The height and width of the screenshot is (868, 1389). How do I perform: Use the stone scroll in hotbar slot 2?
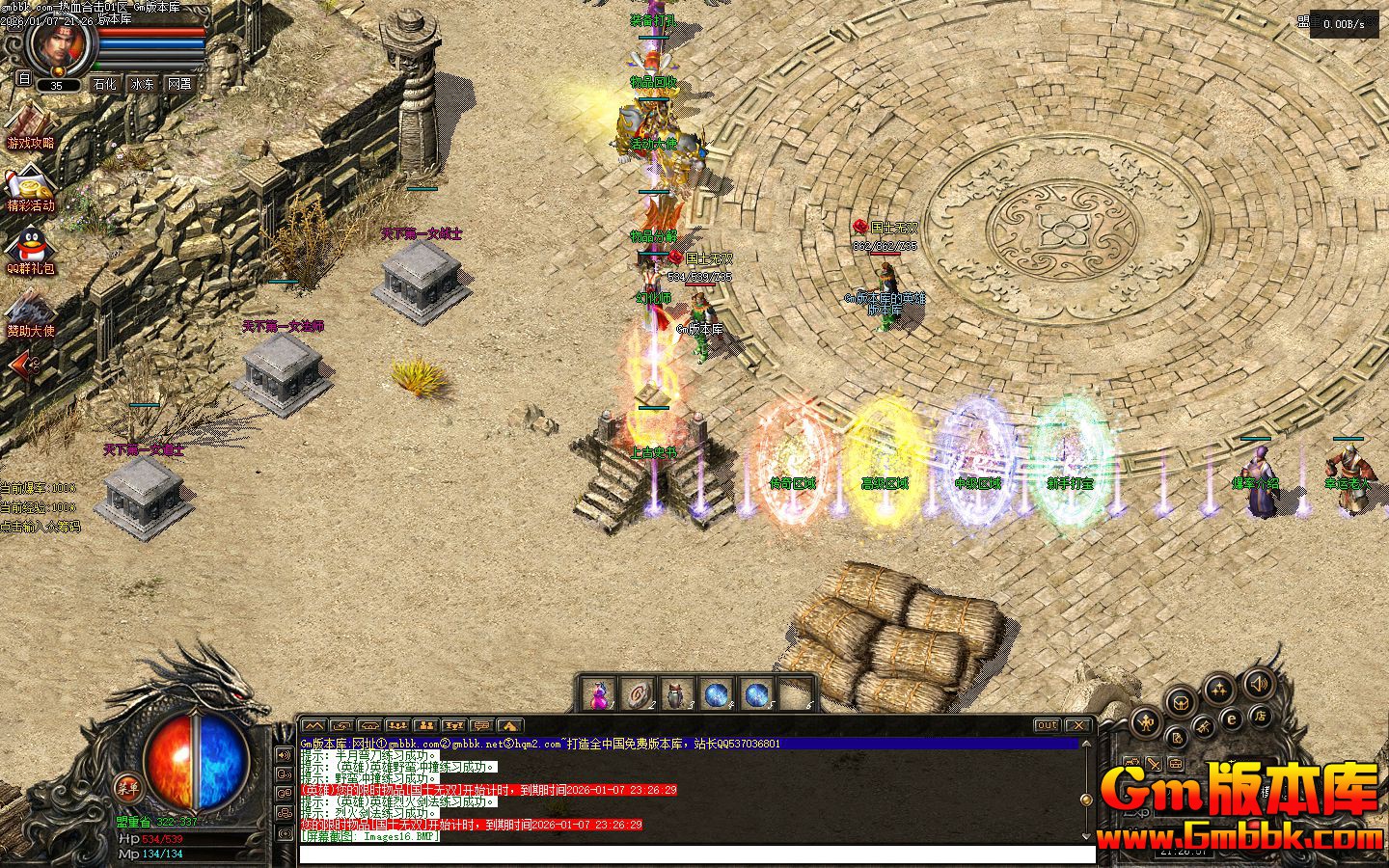tap(639, 694)
